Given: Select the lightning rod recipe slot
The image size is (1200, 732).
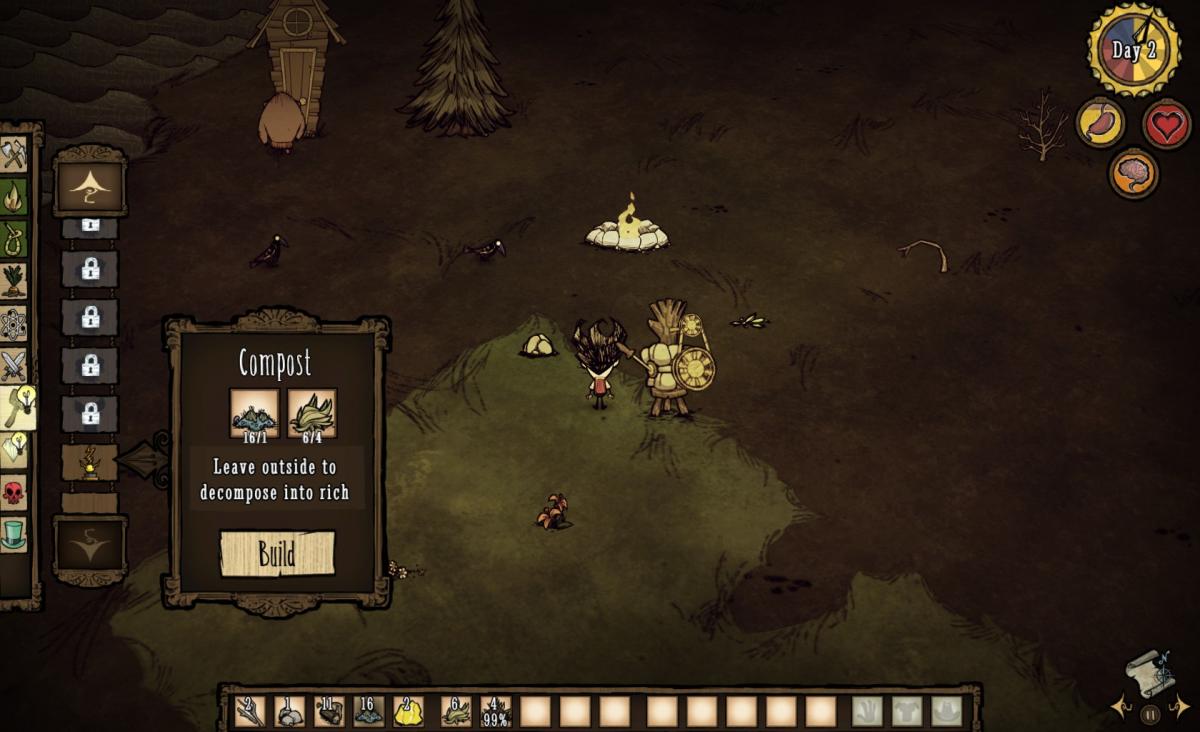Looking at the screenshot, I should tap(90, 462).
